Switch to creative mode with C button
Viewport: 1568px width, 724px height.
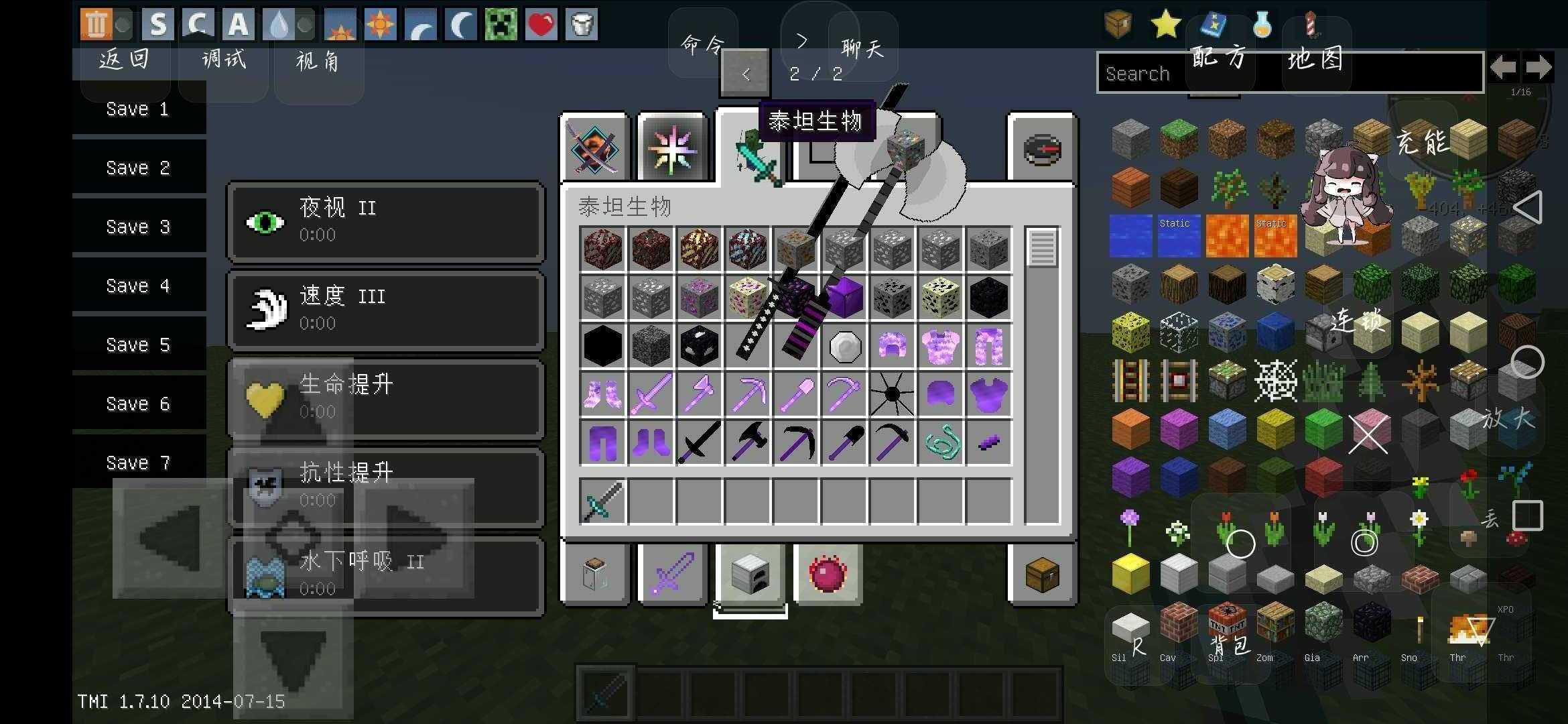pyautogui.click(x=197, y=25)
